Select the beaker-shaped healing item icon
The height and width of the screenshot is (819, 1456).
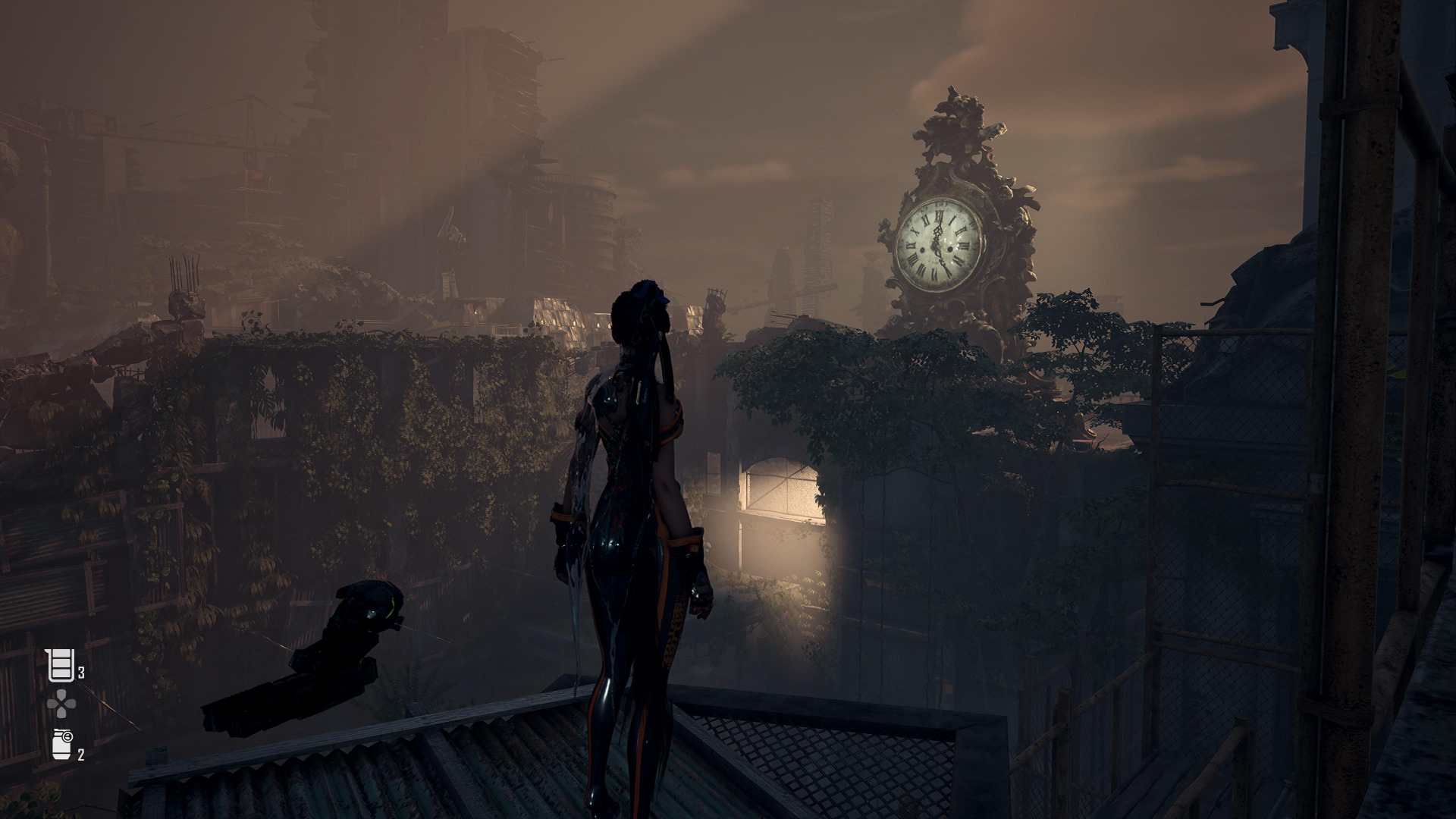tap(60, 665)
